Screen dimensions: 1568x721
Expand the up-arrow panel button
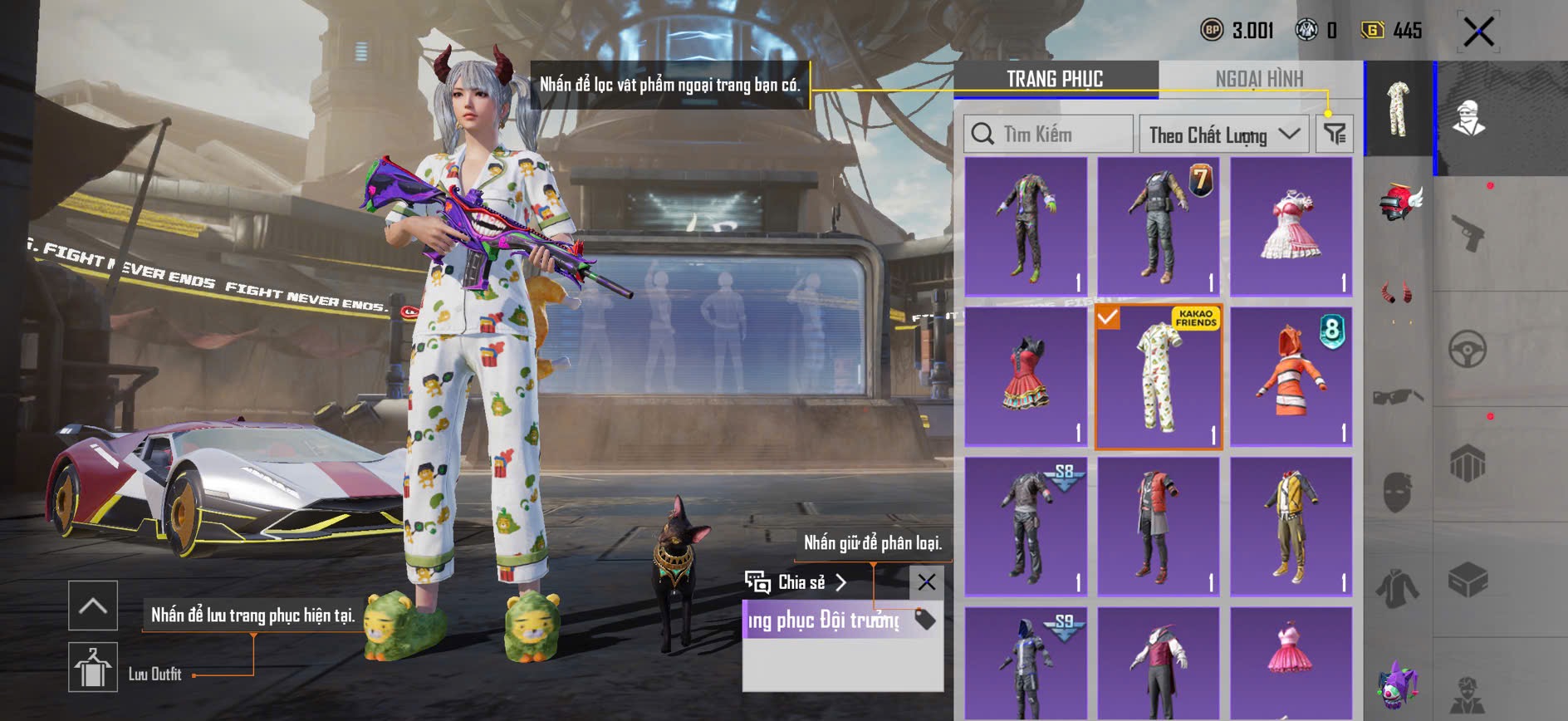pyautogui.click(x=93, y=606)
